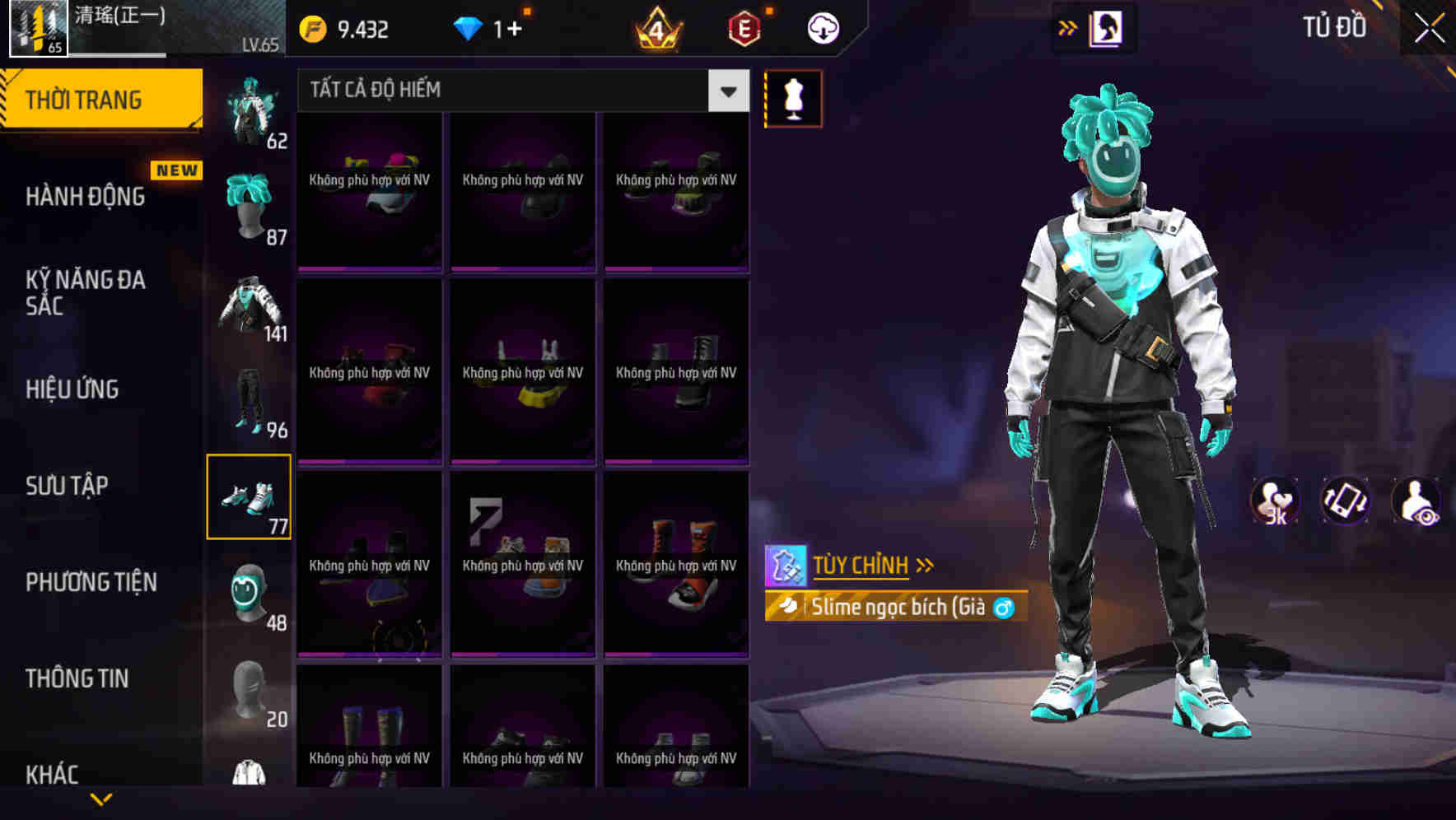1456x820 pixels.
Task: Select the cloud download icon in top bar
Action: tap(822, 27)
